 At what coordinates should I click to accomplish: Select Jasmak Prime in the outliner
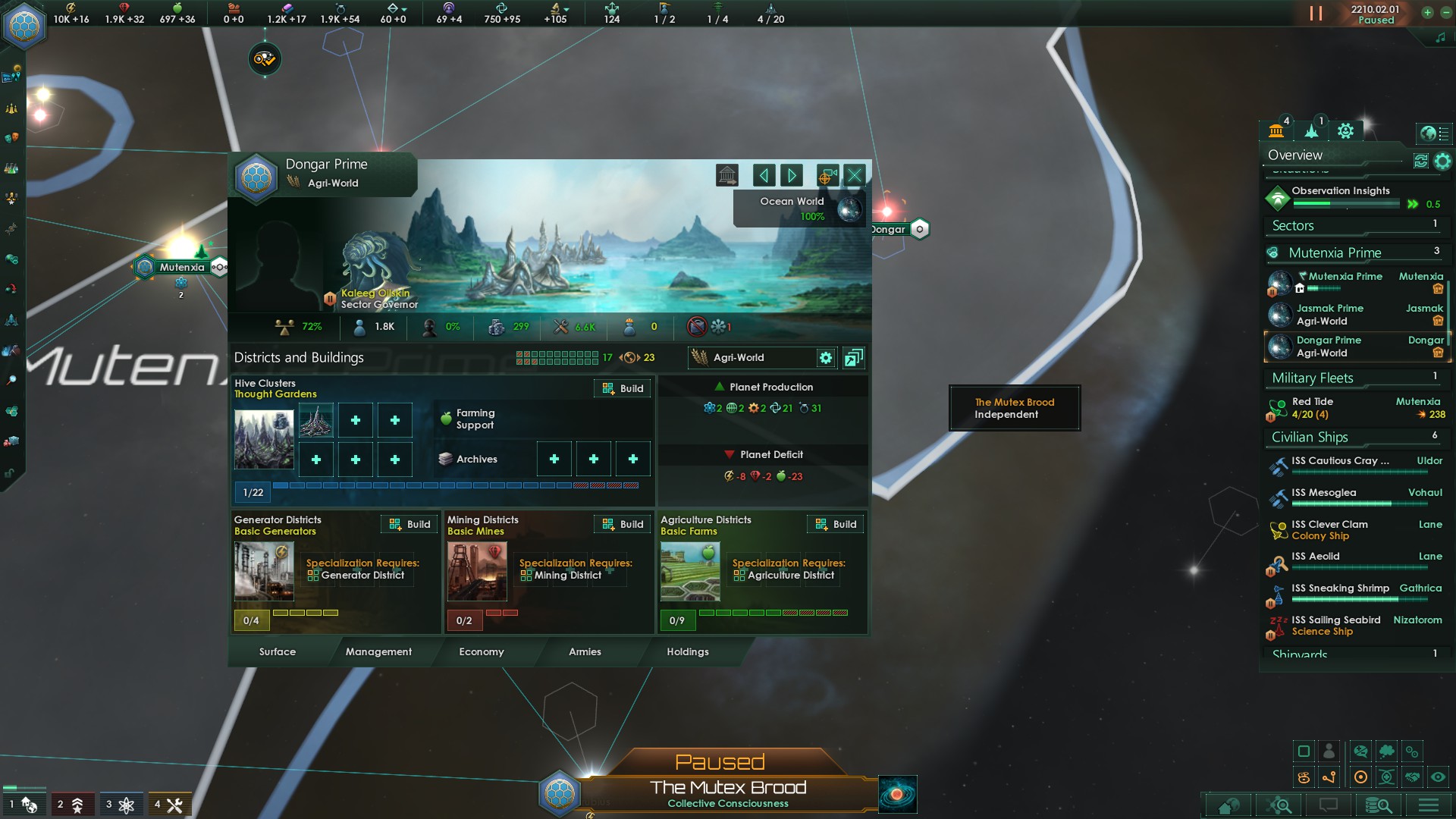point(1330,314)
